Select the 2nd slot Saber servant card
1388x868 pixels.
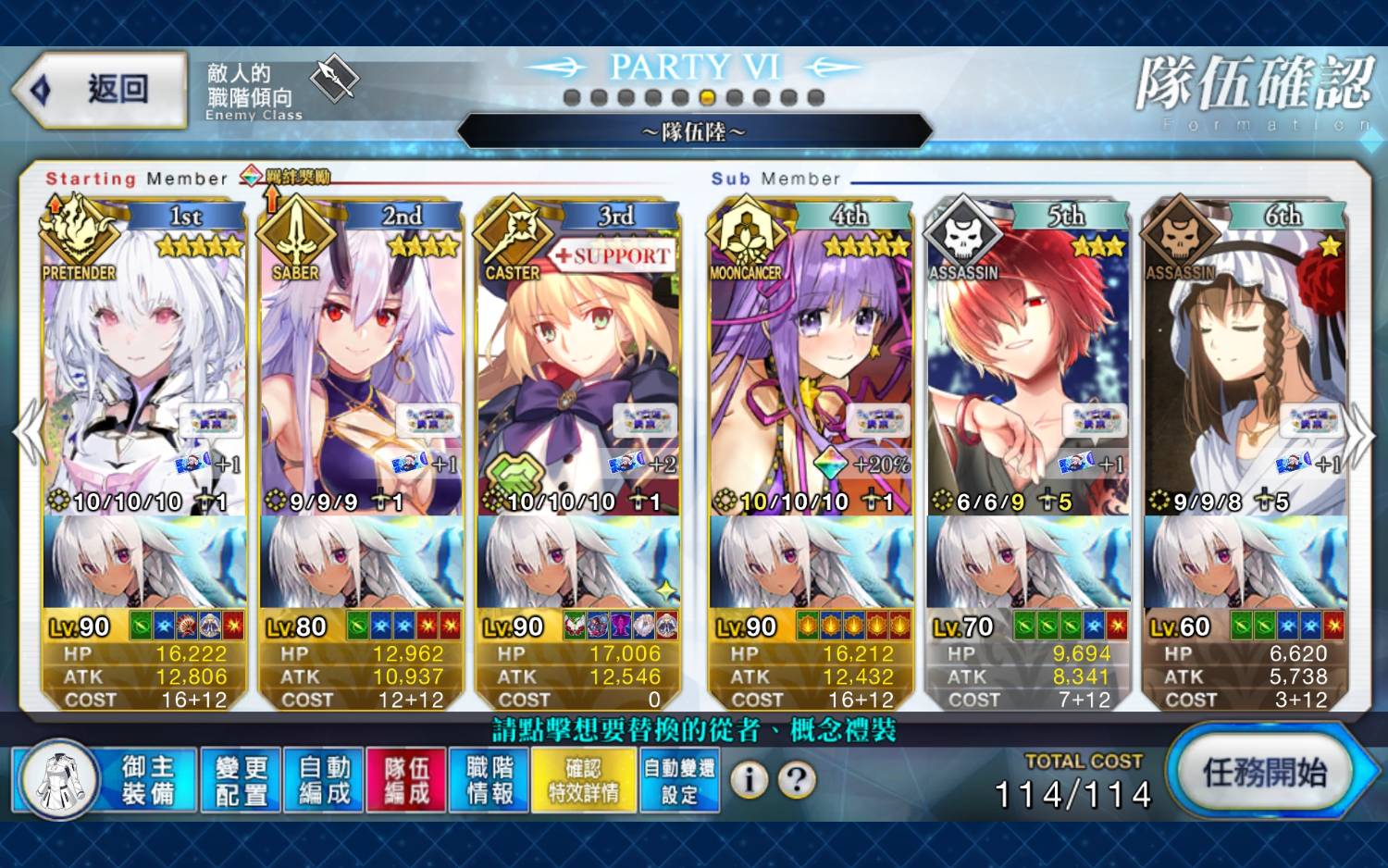point(361,370)
